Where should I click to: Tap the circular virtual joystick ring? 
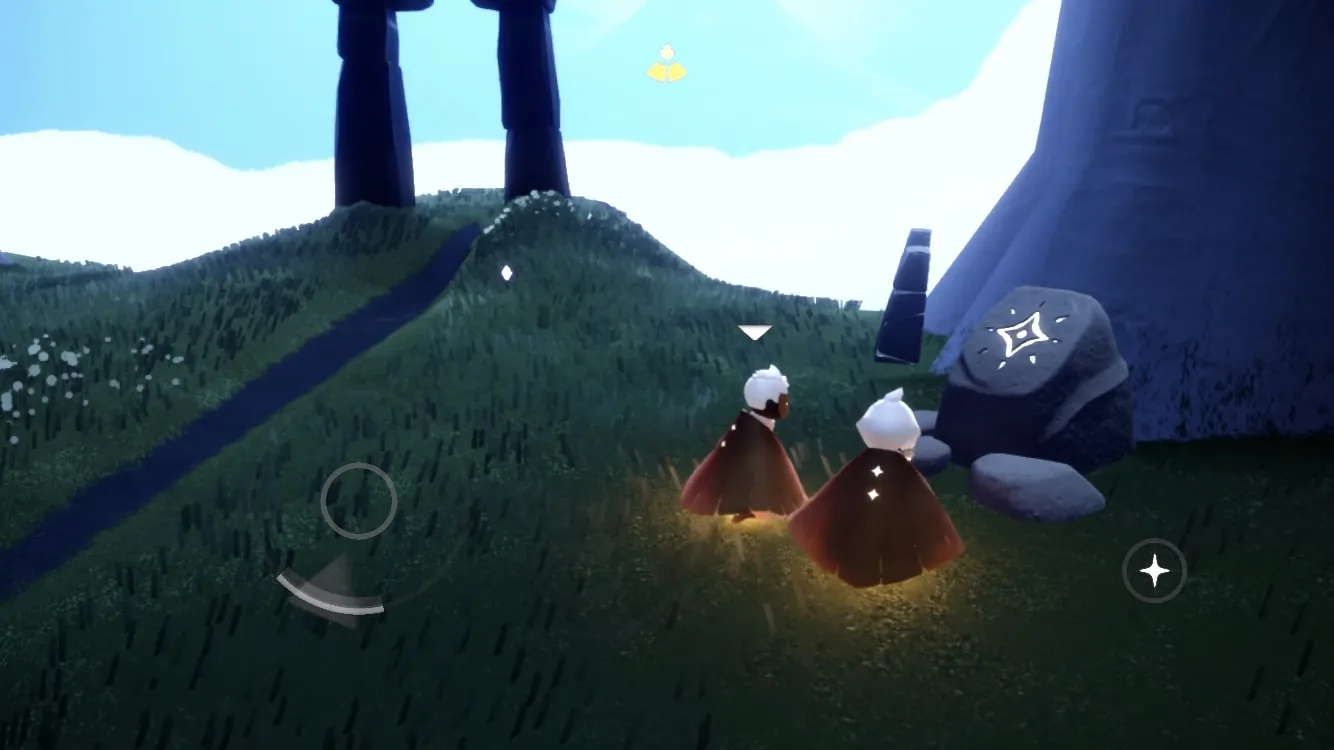(x=358, y=501)
